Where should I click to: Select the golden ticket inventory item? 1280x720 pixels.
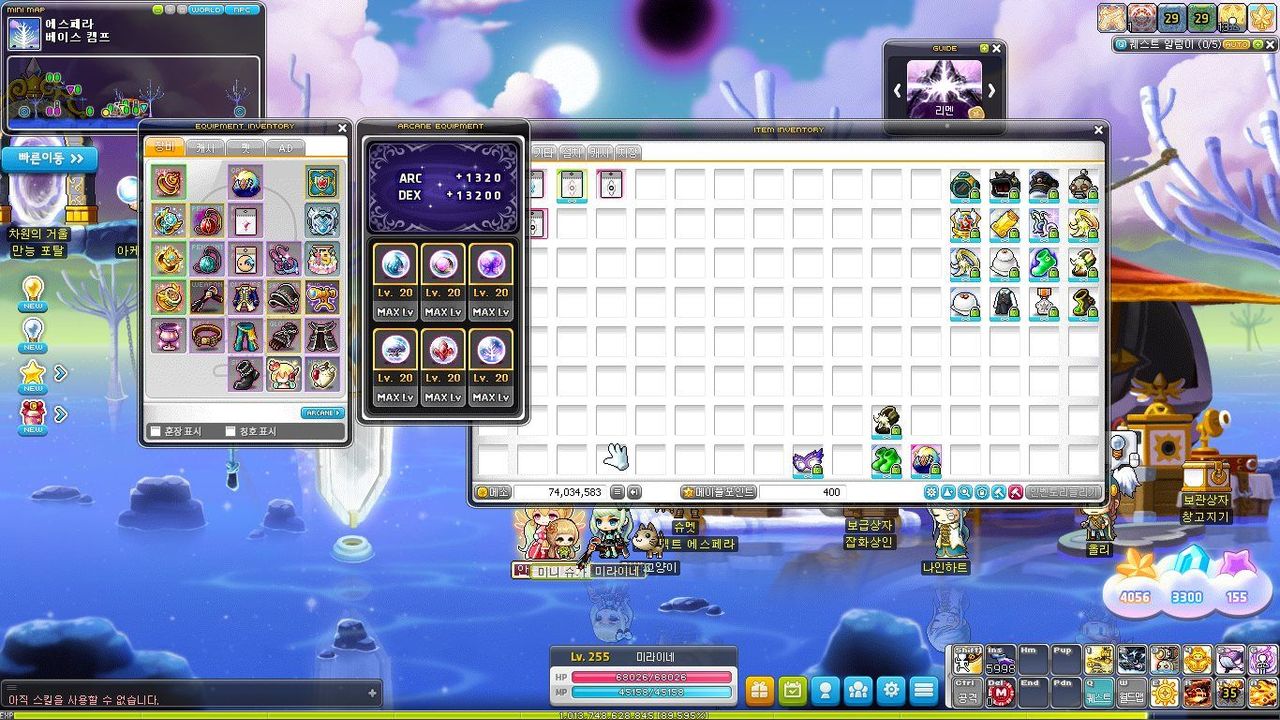[1004, 225]
